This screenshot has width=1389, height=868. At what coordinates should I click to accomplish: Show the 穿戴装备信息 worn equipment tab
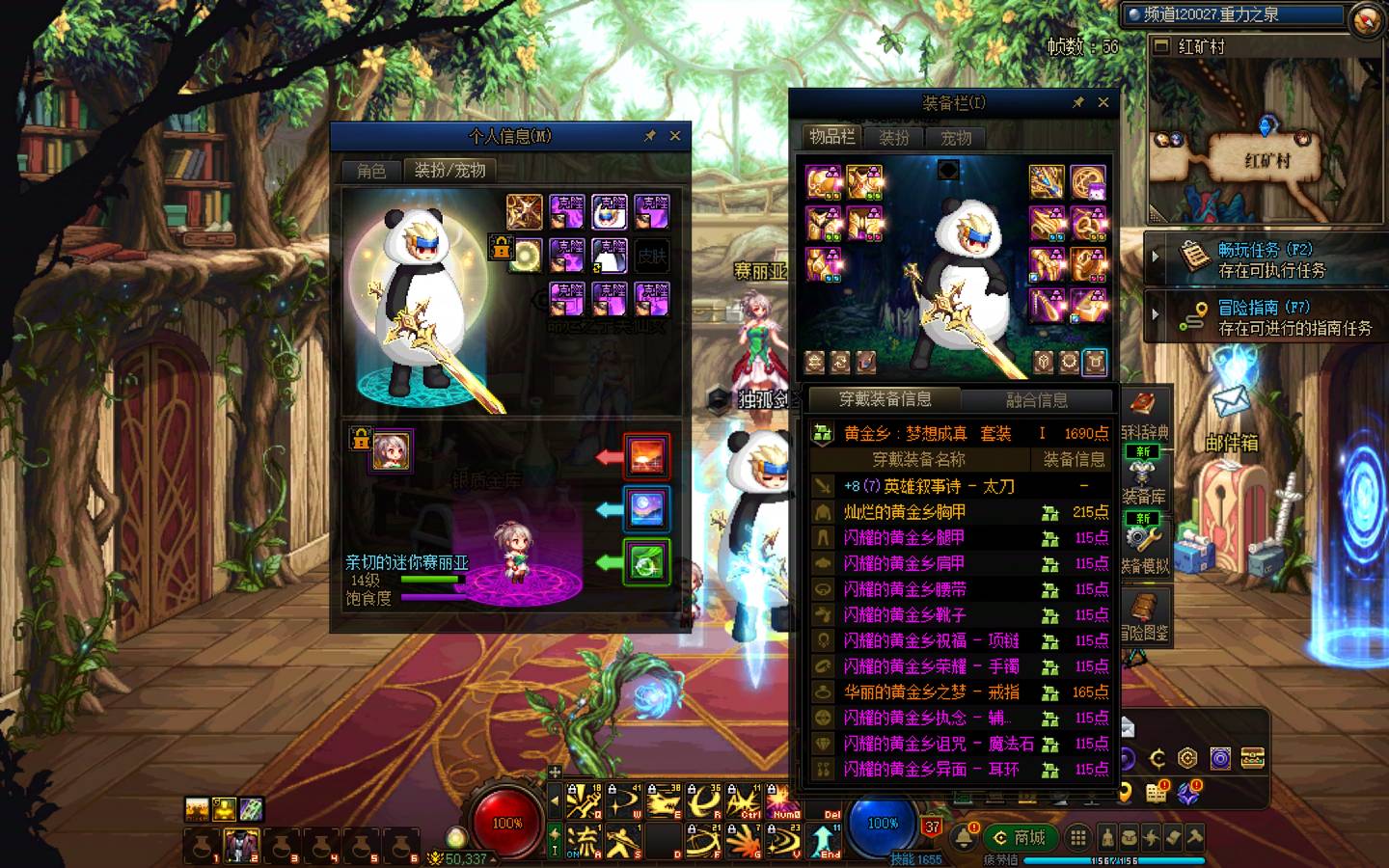point(885,399)
